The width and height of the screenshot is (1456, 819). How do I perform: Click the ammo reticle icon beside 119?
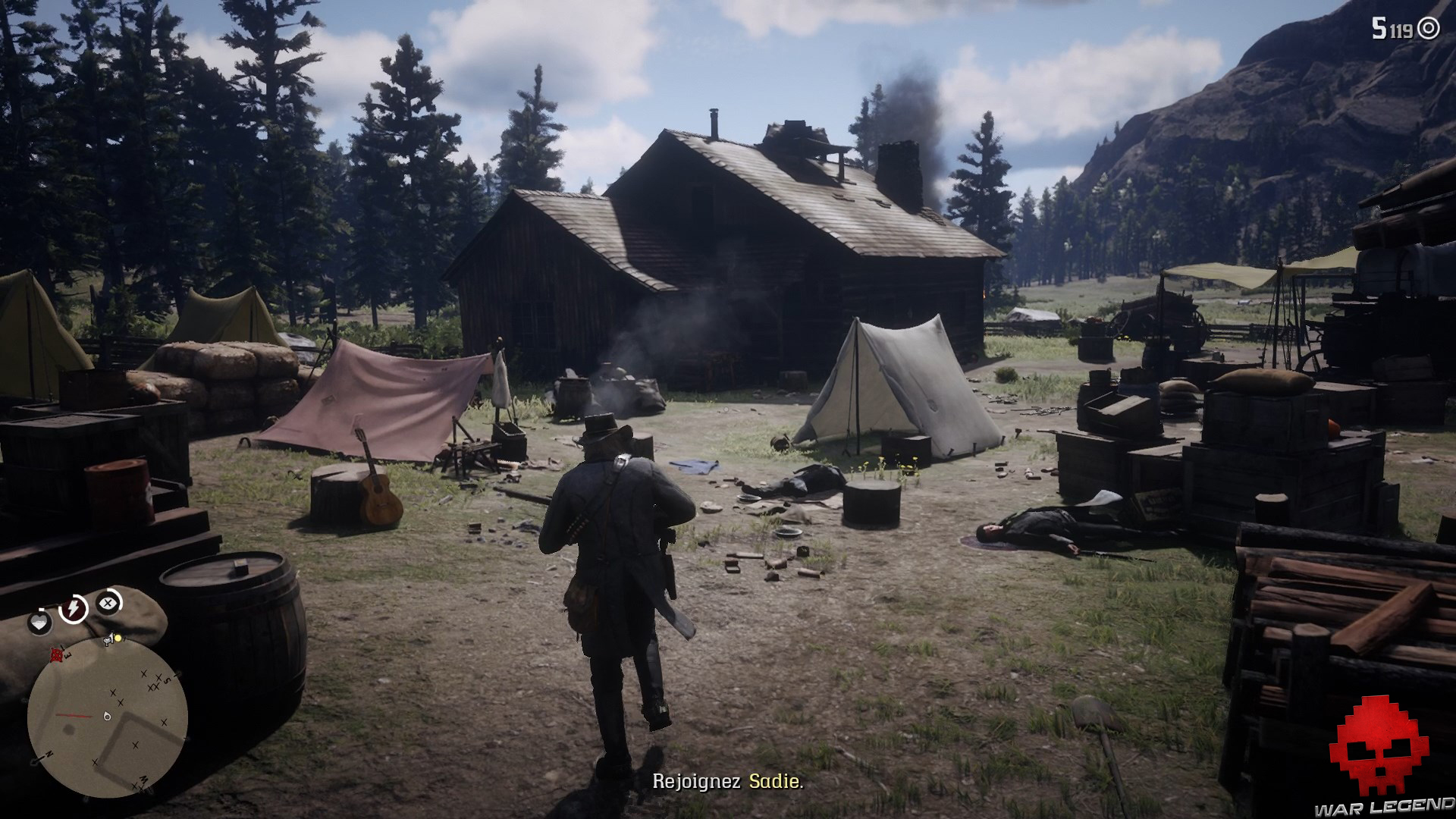coord(1429,29)
